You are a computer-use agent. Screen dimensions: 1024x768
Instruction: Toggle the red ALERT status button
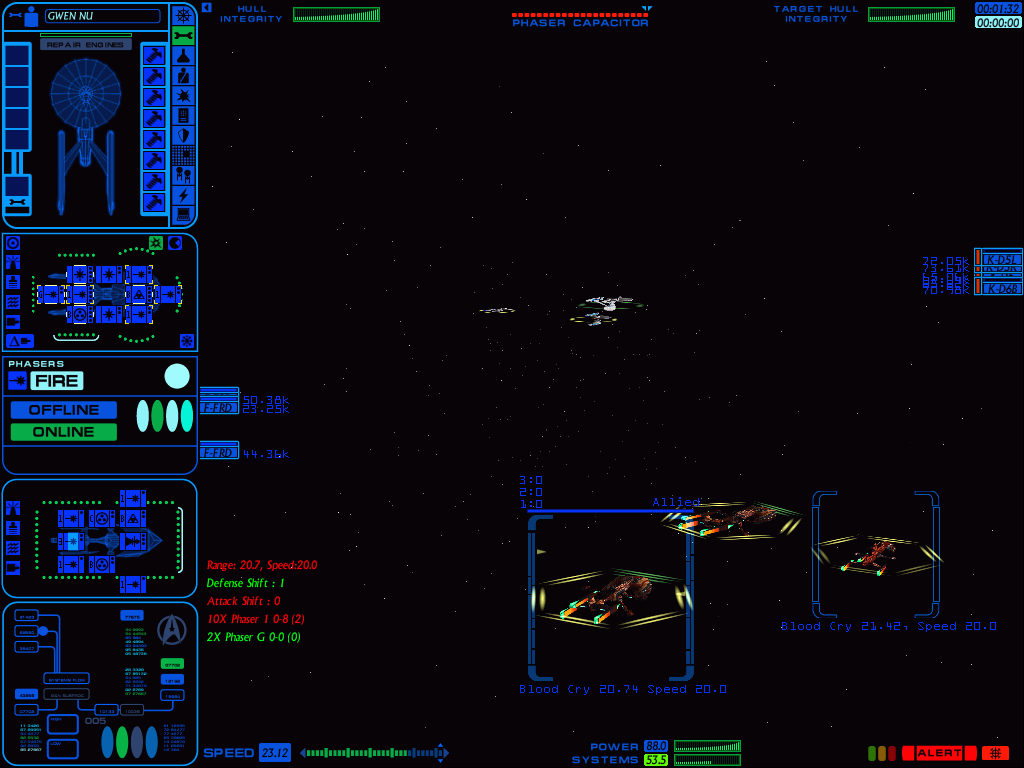click(939, 753)
